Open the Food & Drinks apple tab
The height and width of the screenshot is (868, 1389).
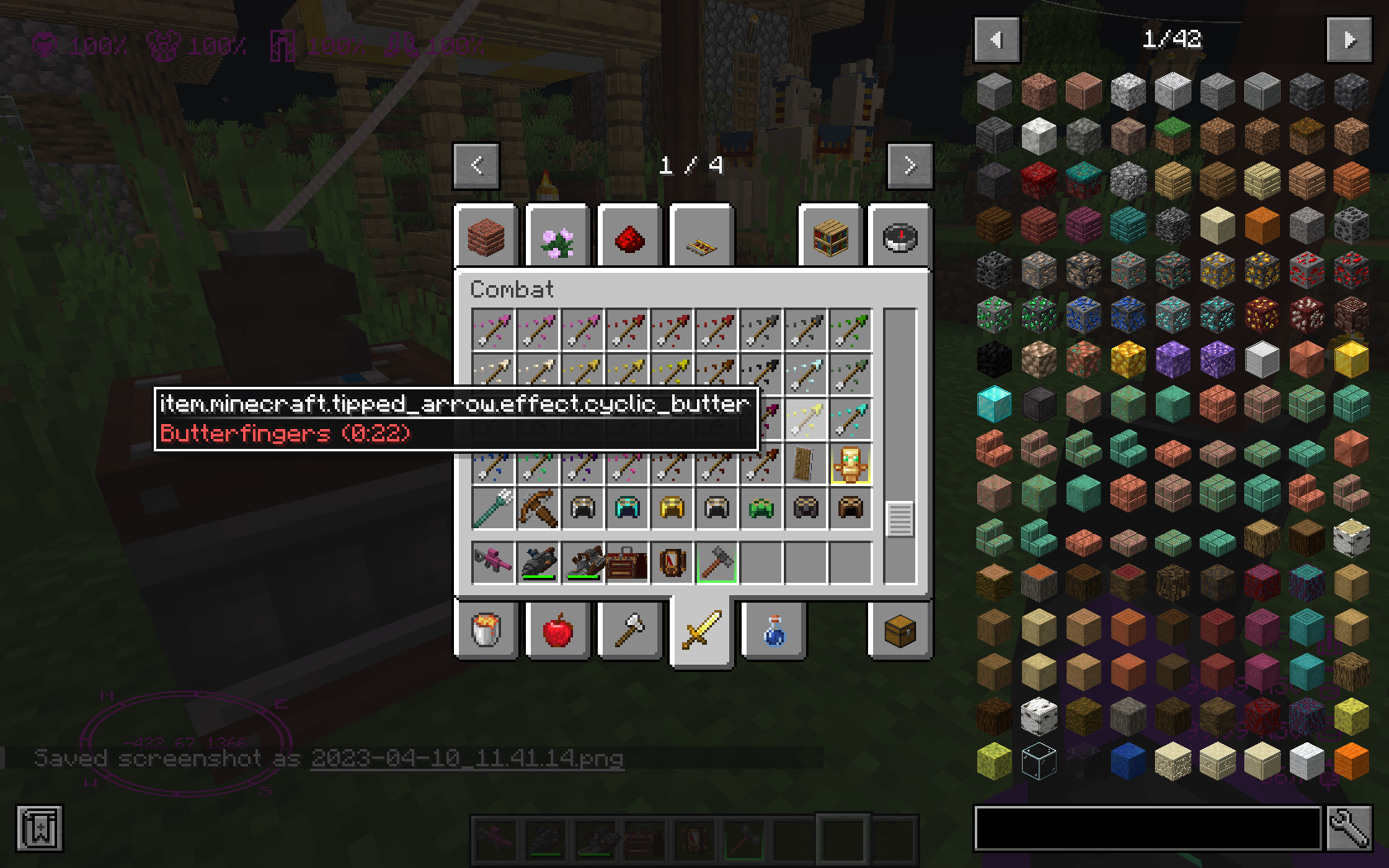pyautogui.click(x=556, y=630)
